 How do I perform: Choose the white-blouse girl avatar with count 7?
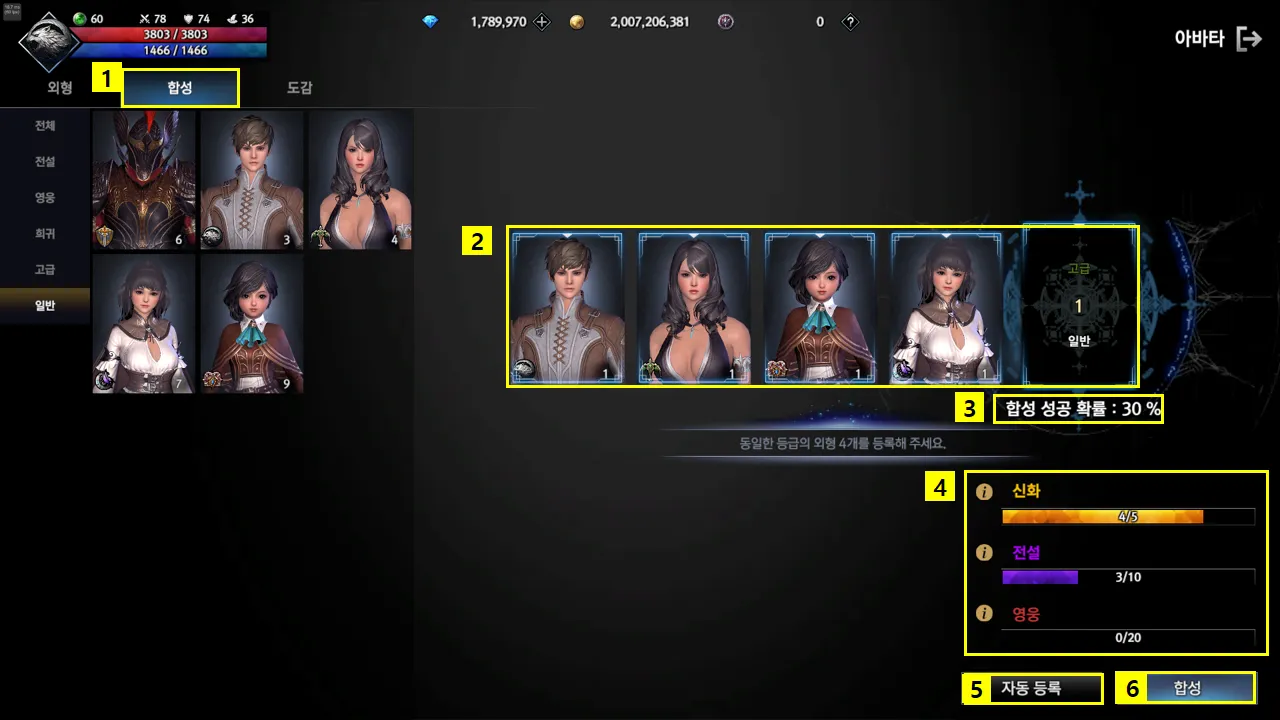144,324
